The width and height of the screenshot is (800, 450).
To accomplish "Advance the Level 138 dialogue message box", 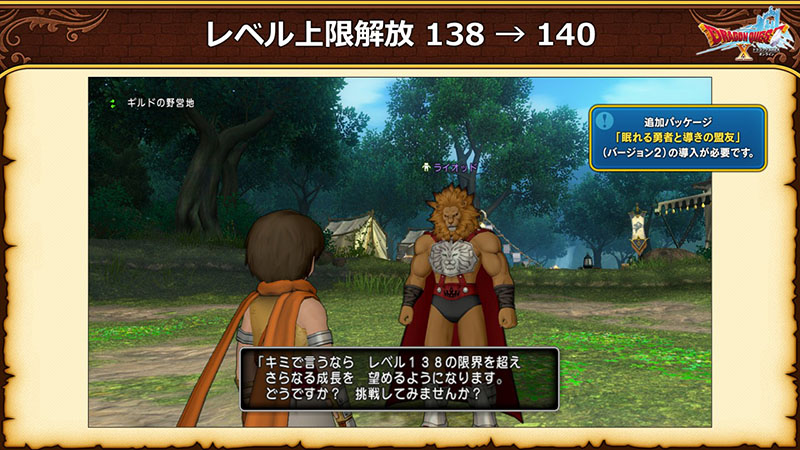I will click(x=398, y=380).
